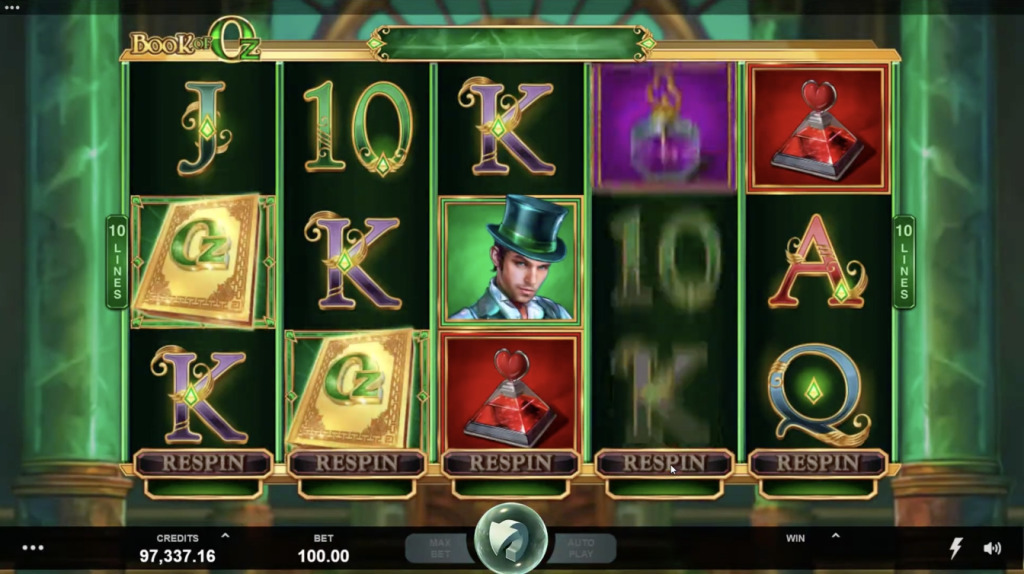Toggle the lightning bolt quick spin

coord(956,548)
